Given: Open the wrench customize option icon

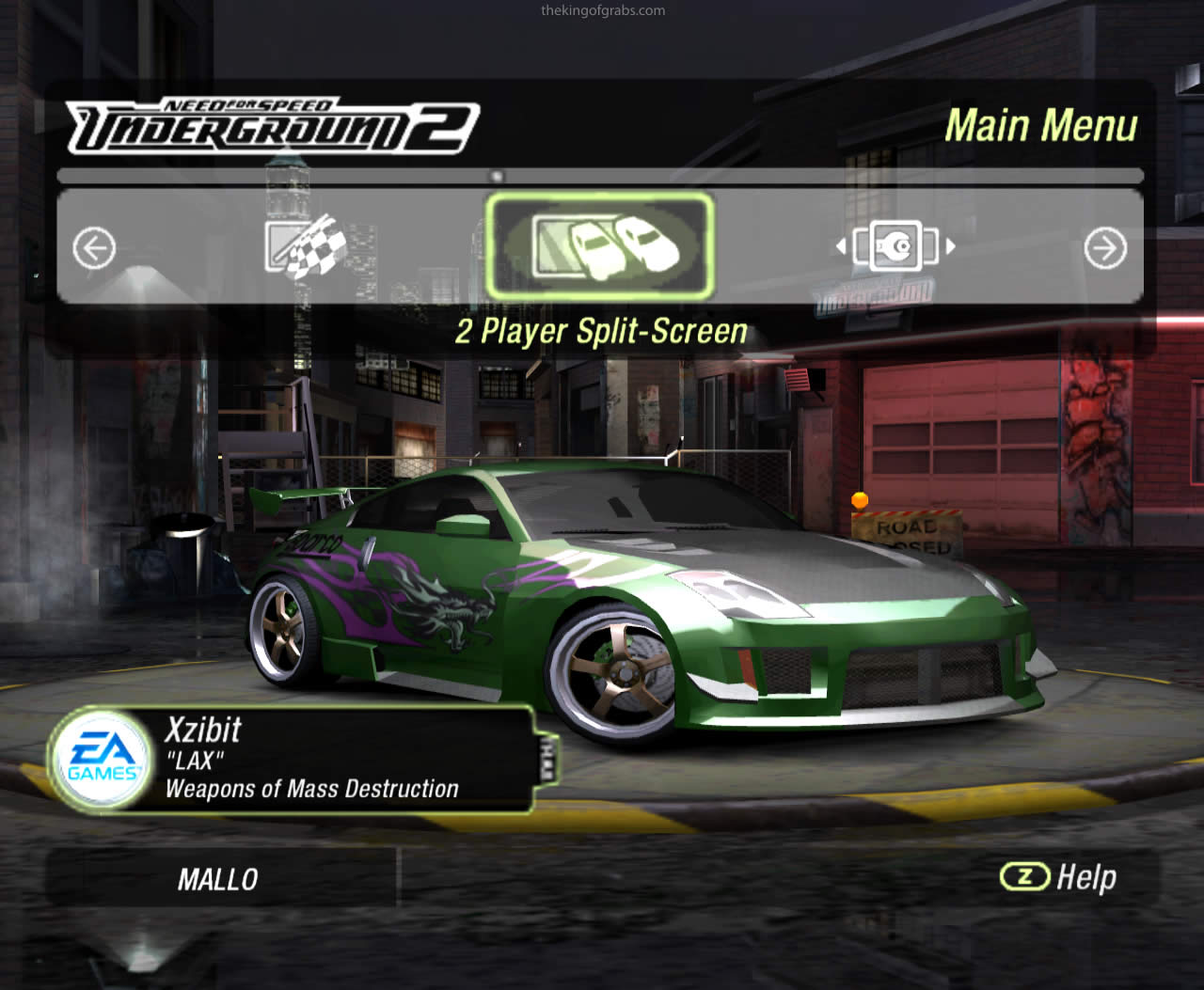Looking at the screenshot, I should coord(895,246).
